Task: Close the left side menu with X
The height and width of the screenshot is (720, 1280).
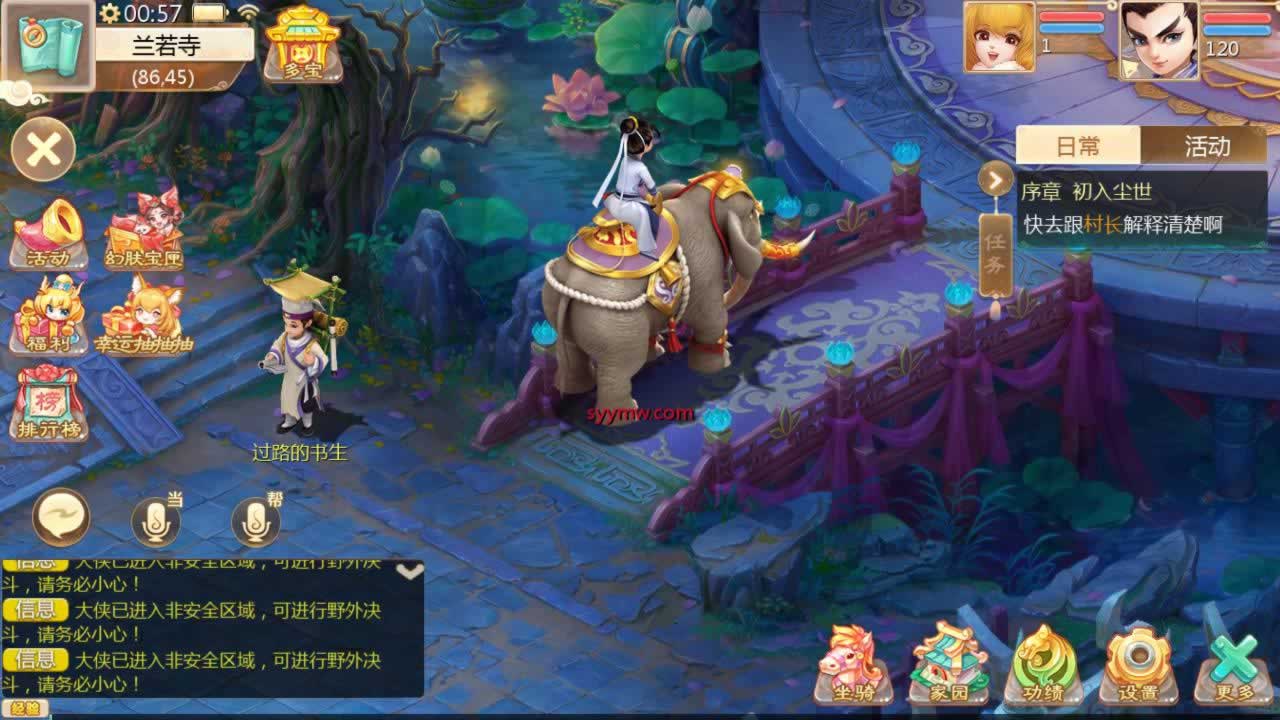Action: 44,151
